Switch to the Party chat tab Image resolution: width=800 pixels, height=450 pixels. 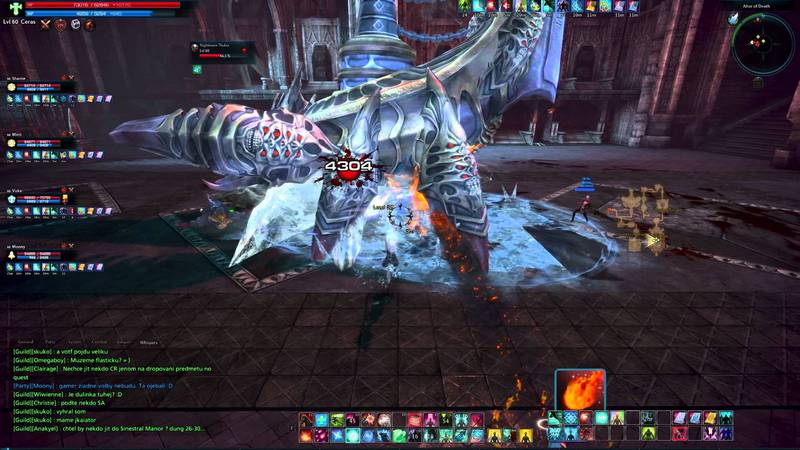(51, 341)
